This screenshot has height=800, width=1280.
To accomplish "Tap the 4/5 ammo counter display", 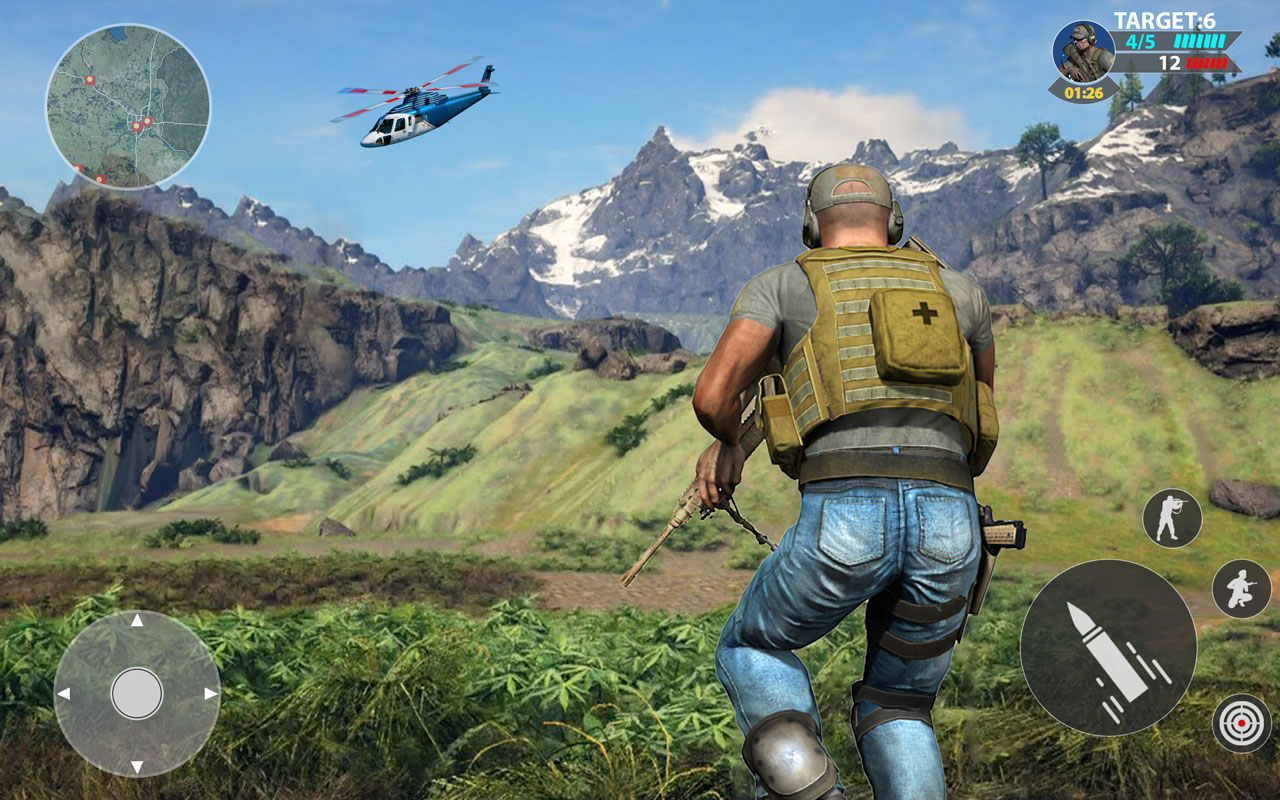I will coord(1140,40).
